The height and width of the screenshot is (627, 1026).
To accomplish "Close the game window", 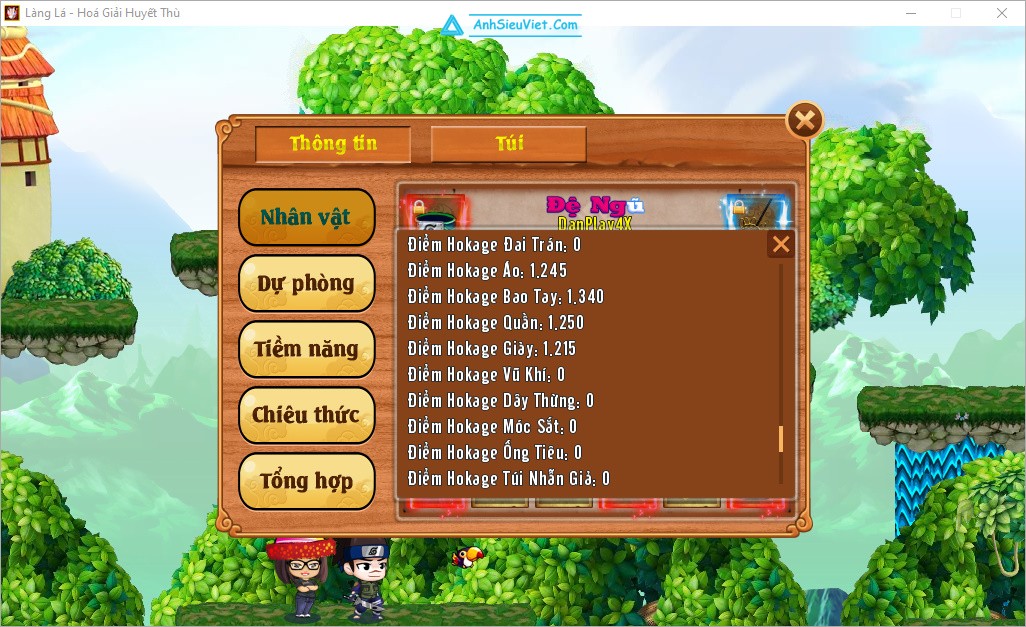I will click(1002, 13).
